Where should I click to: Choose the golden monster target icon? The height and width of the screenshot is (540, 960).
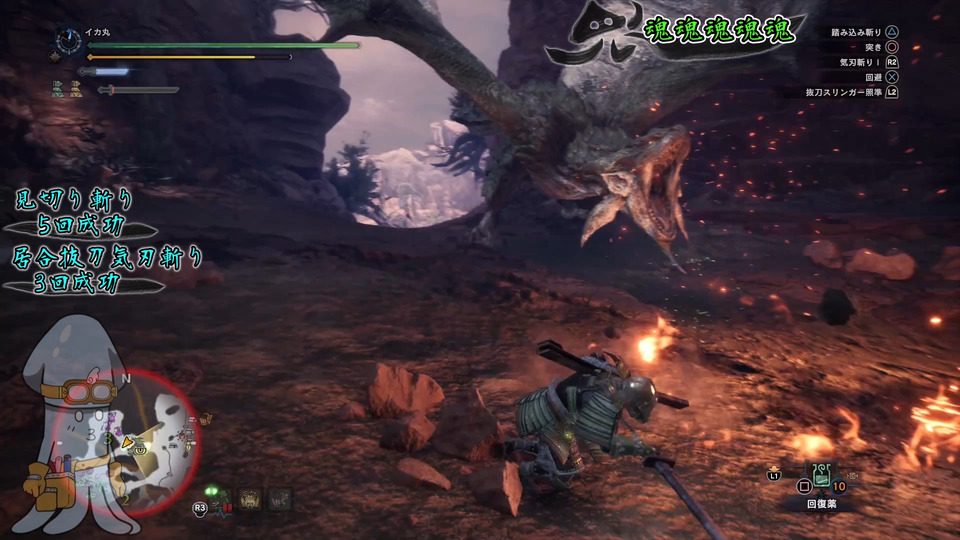point(249,497)
